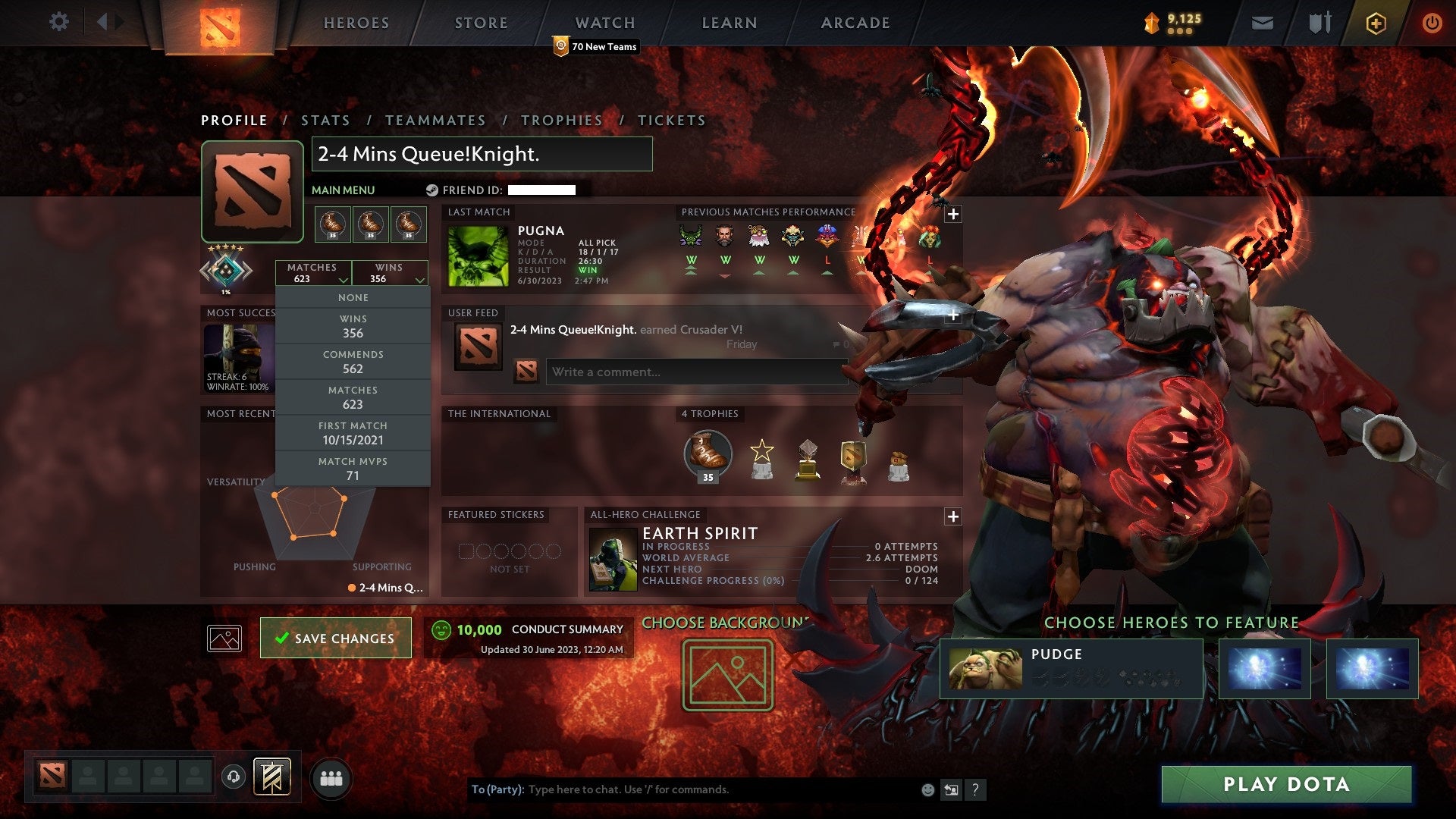The height and width of the screenshot is (819, 1456).
Task: Open the friends list people icon
Action: (331, 776)
